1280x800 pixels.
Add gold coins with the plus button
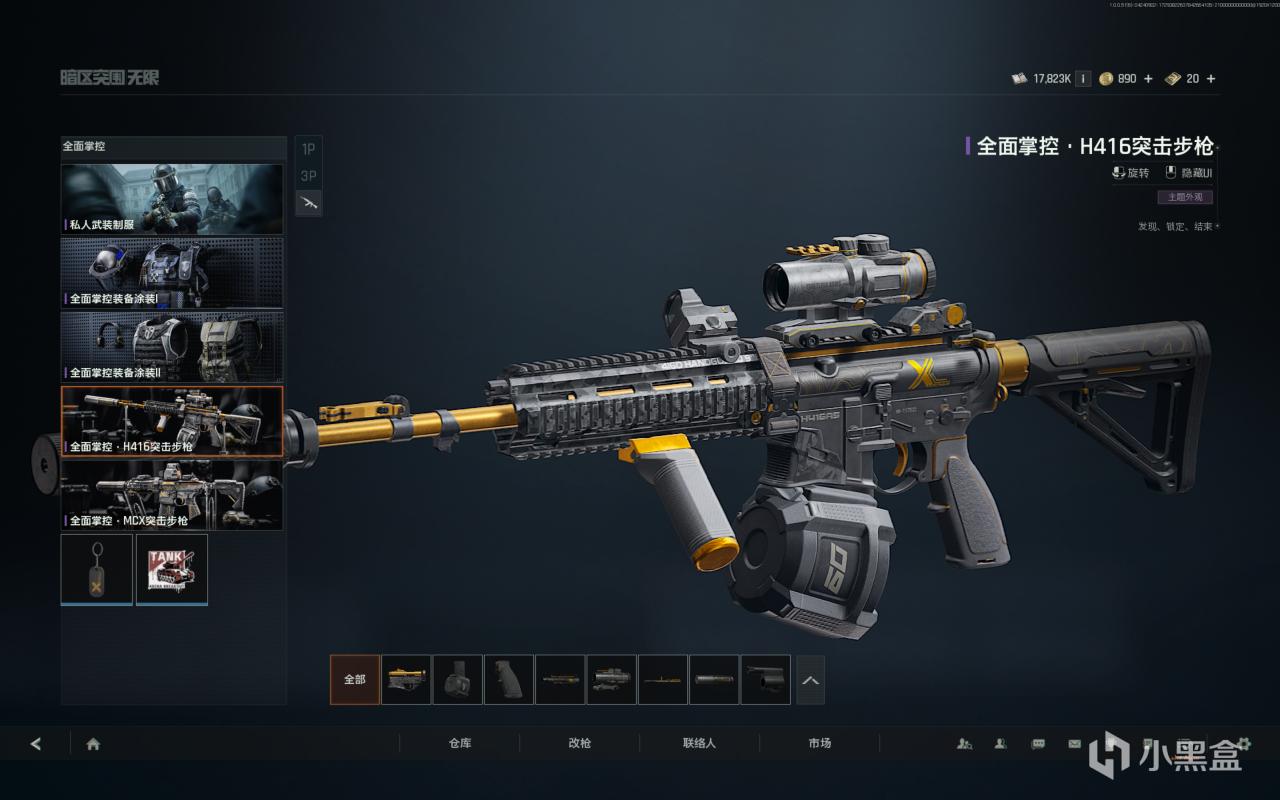tap(1148, 79)
